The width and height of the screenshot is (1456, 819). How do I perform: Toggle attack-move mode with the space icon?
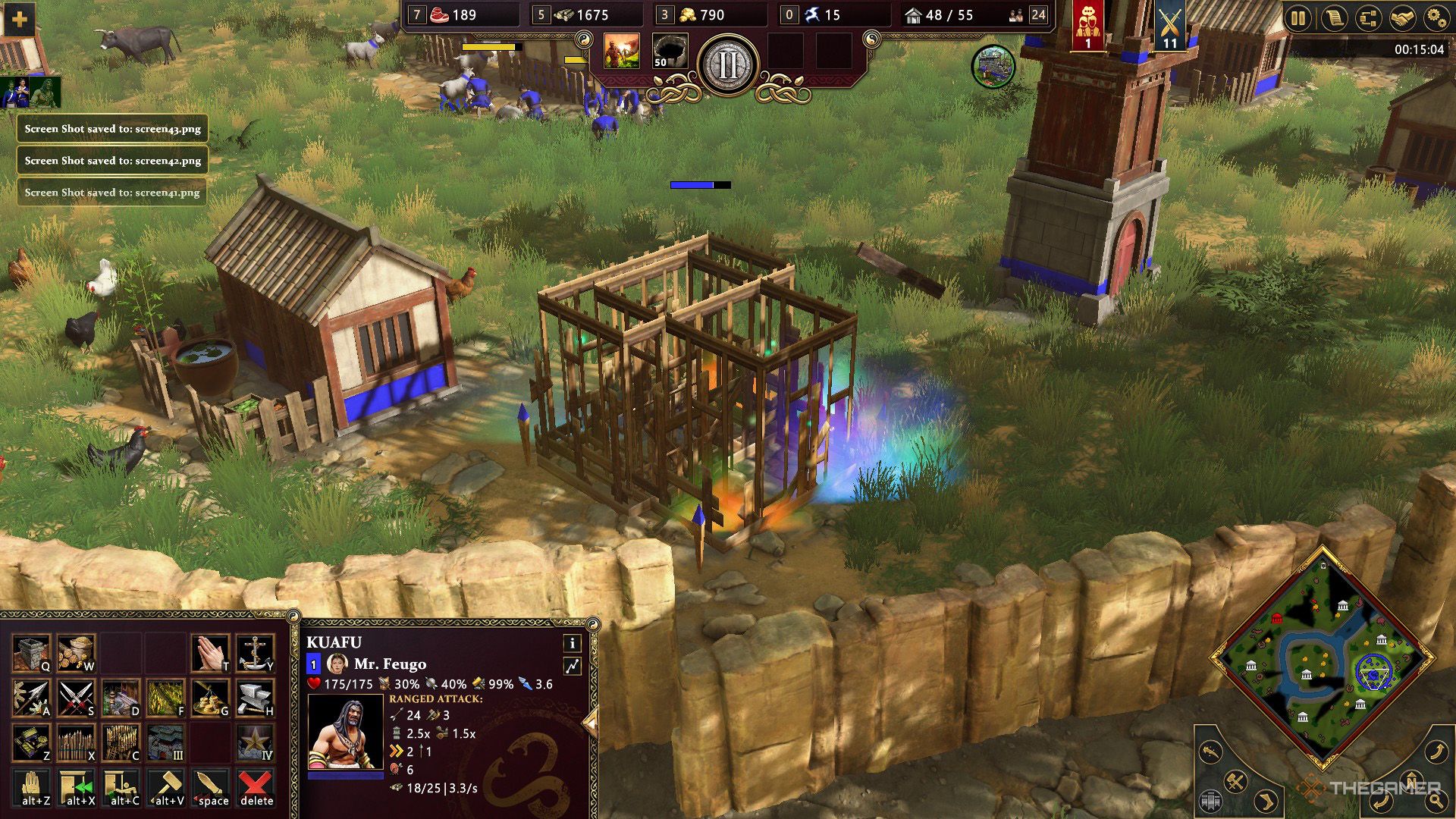pyautogui.click(x=212, y=785)
